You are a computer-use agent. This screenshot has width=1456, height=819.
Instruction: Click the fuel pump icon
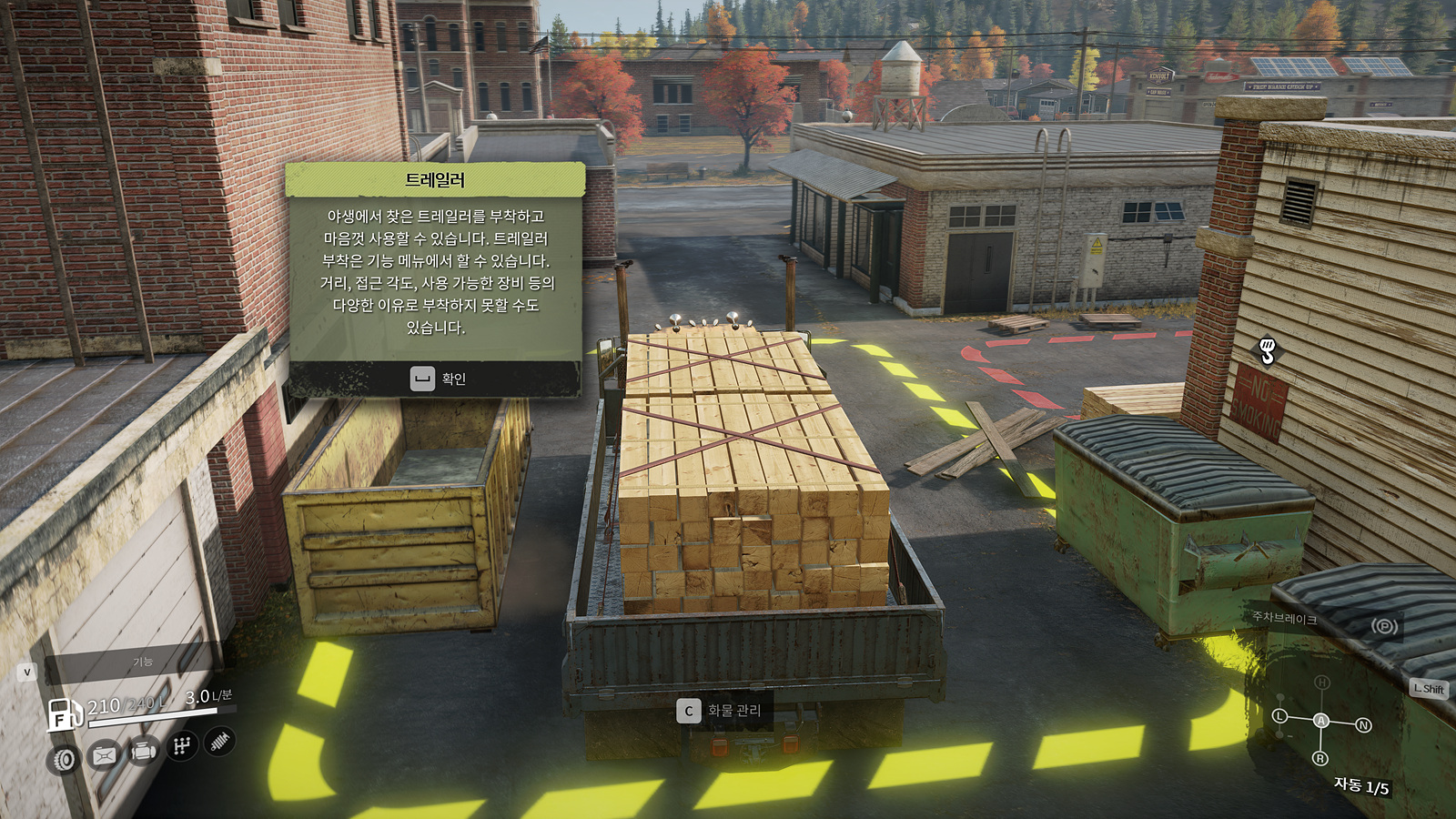[65, 713]
